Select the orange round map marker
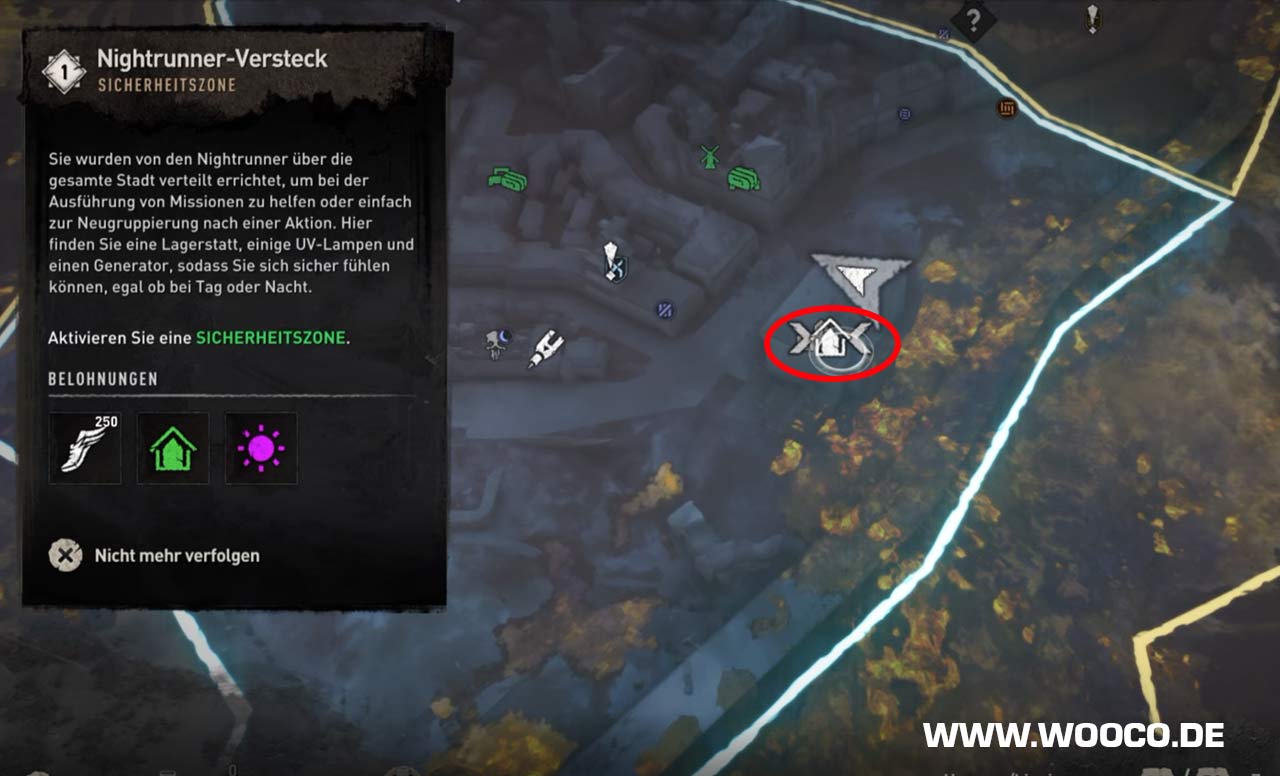This screenshot has width=1280, height=776. [x=1007, y=108]
